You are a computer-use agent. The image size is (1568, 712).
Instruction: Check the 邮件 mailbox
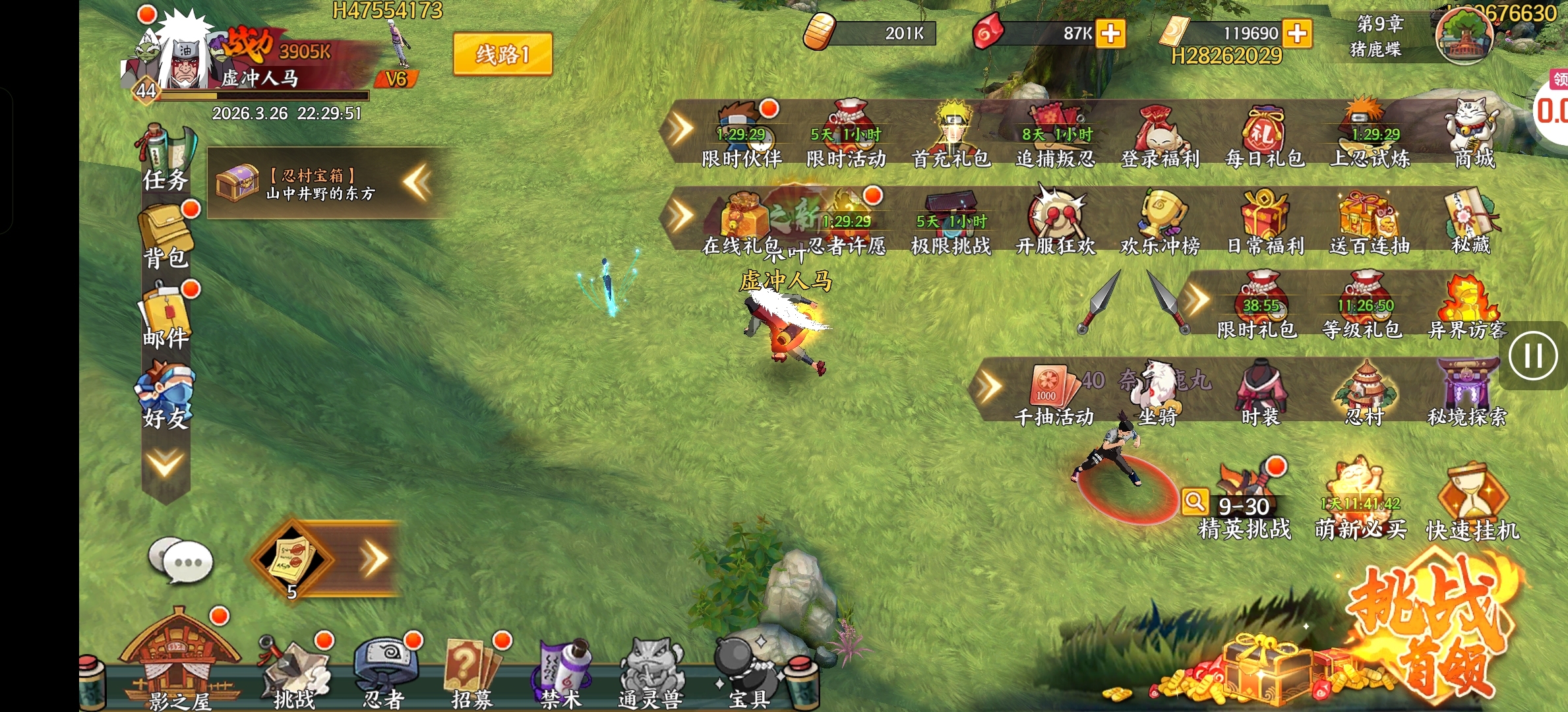[166, 316]
